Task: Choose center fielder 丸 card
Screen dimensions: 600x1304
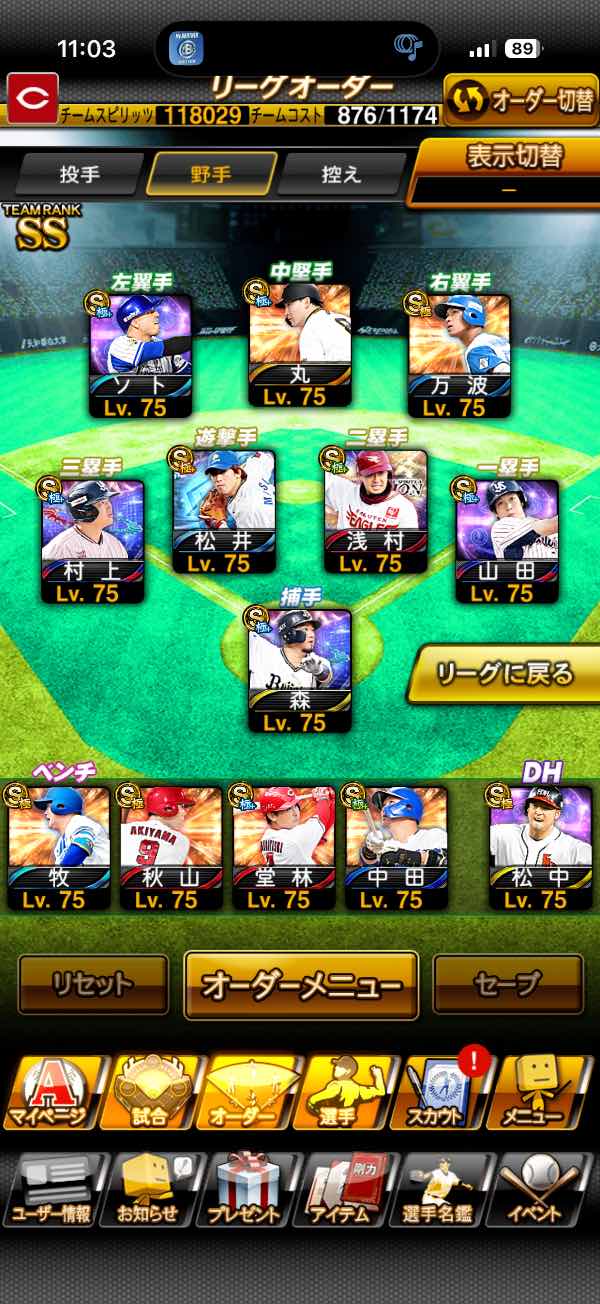Action: coord(300,345)
